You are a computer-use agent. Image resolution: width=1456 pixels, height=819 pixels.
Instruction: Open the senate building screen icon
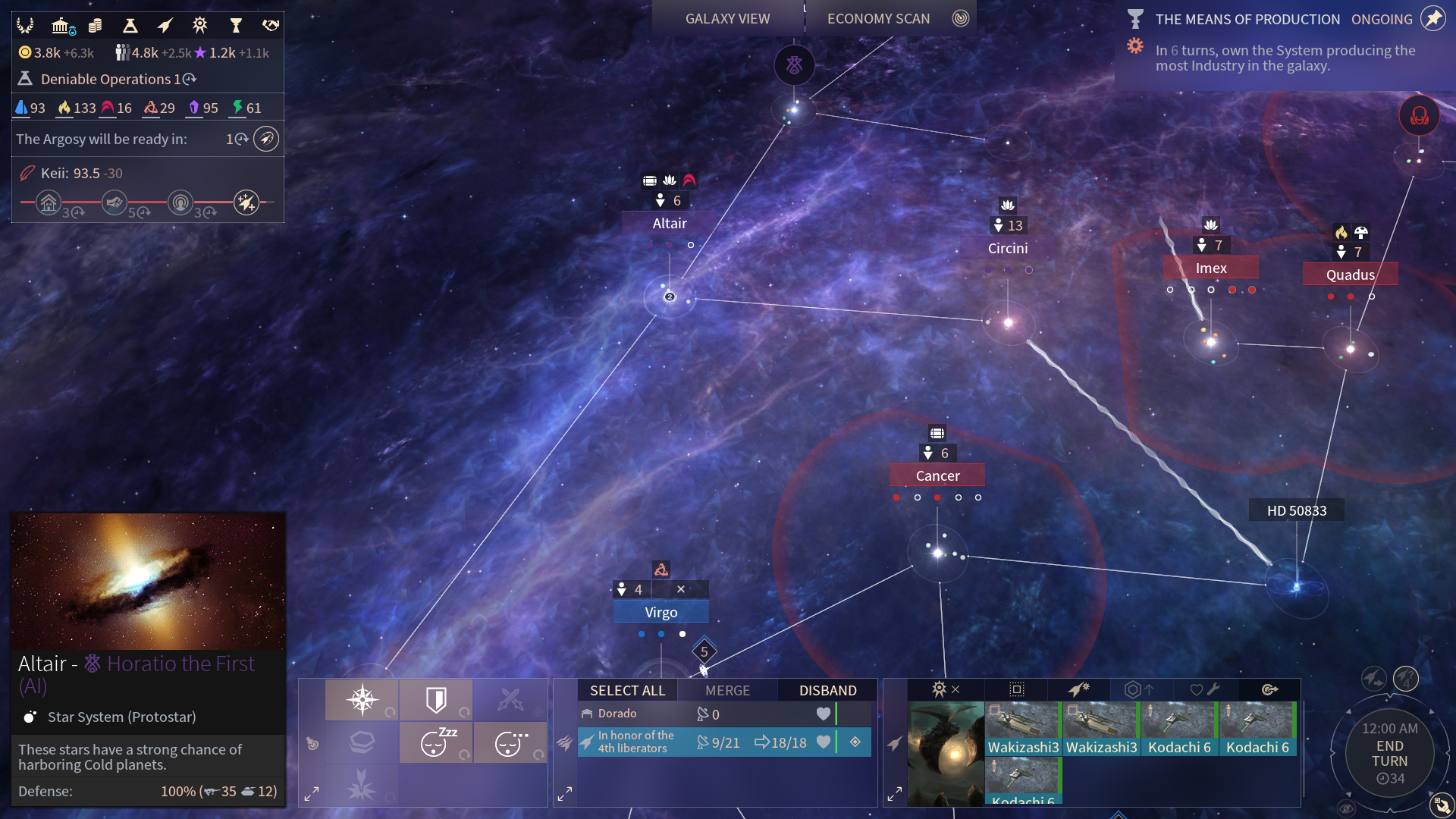click(x=62, y=26)
